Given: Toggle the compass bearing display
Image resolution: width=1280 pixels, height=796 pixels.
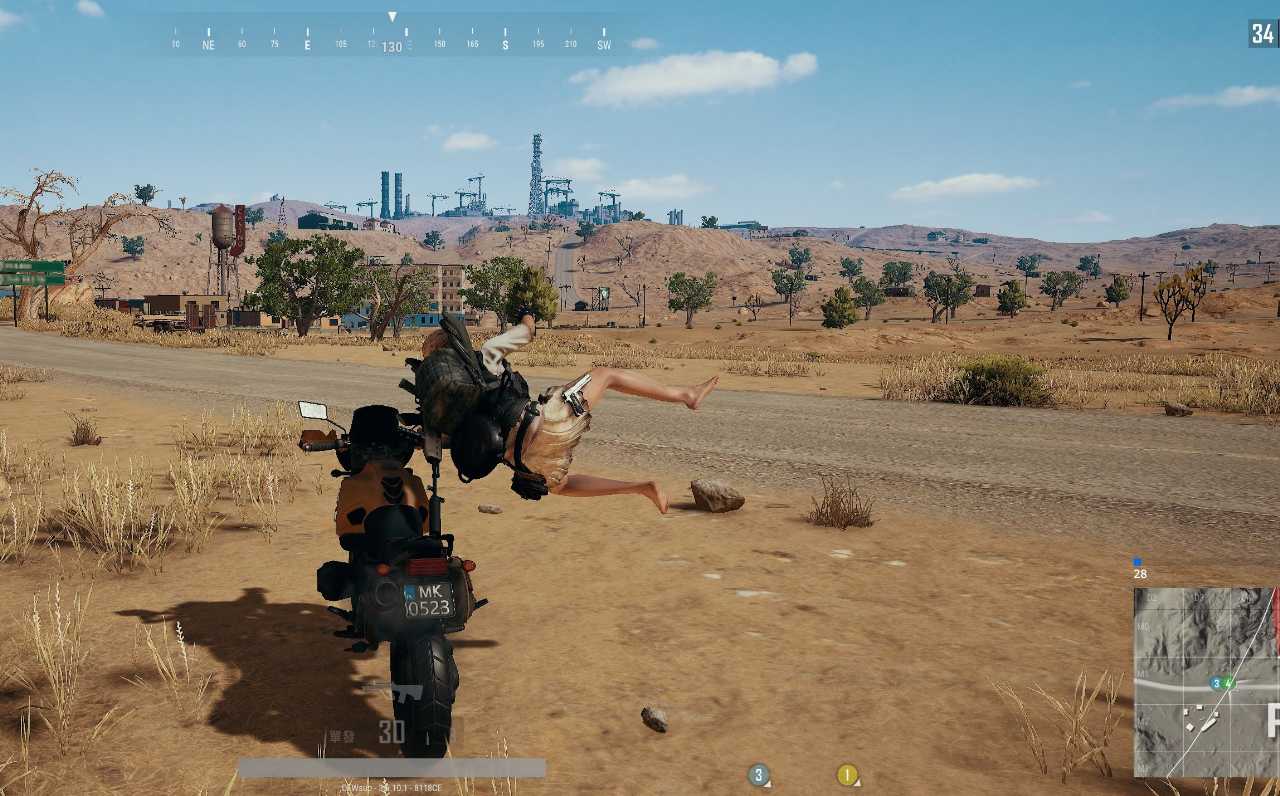Looking at the screenshot, I should pos(393,44).
